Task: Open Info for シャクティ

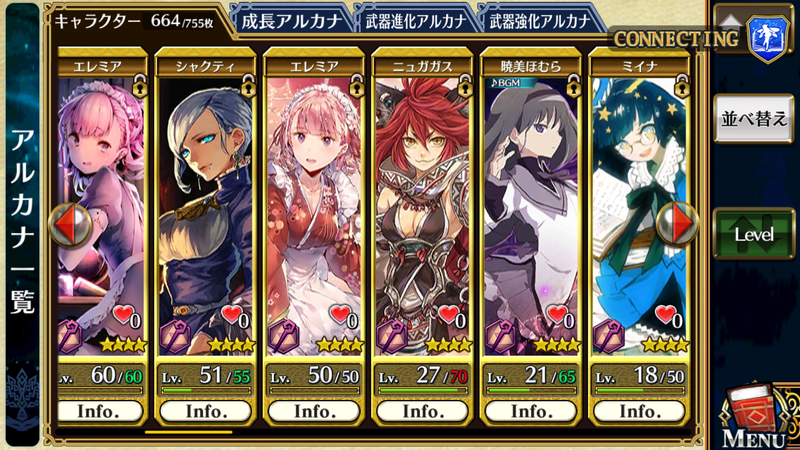Action: coord(206,410)
